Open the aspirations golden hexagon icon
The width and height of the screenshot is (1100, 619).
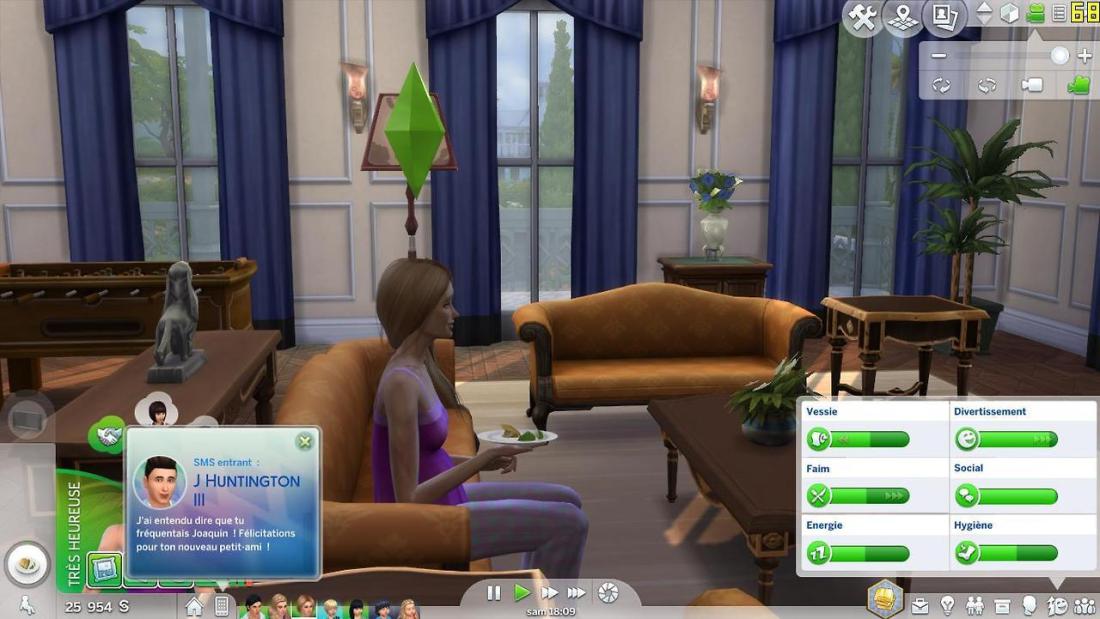[x=885, y=596]
